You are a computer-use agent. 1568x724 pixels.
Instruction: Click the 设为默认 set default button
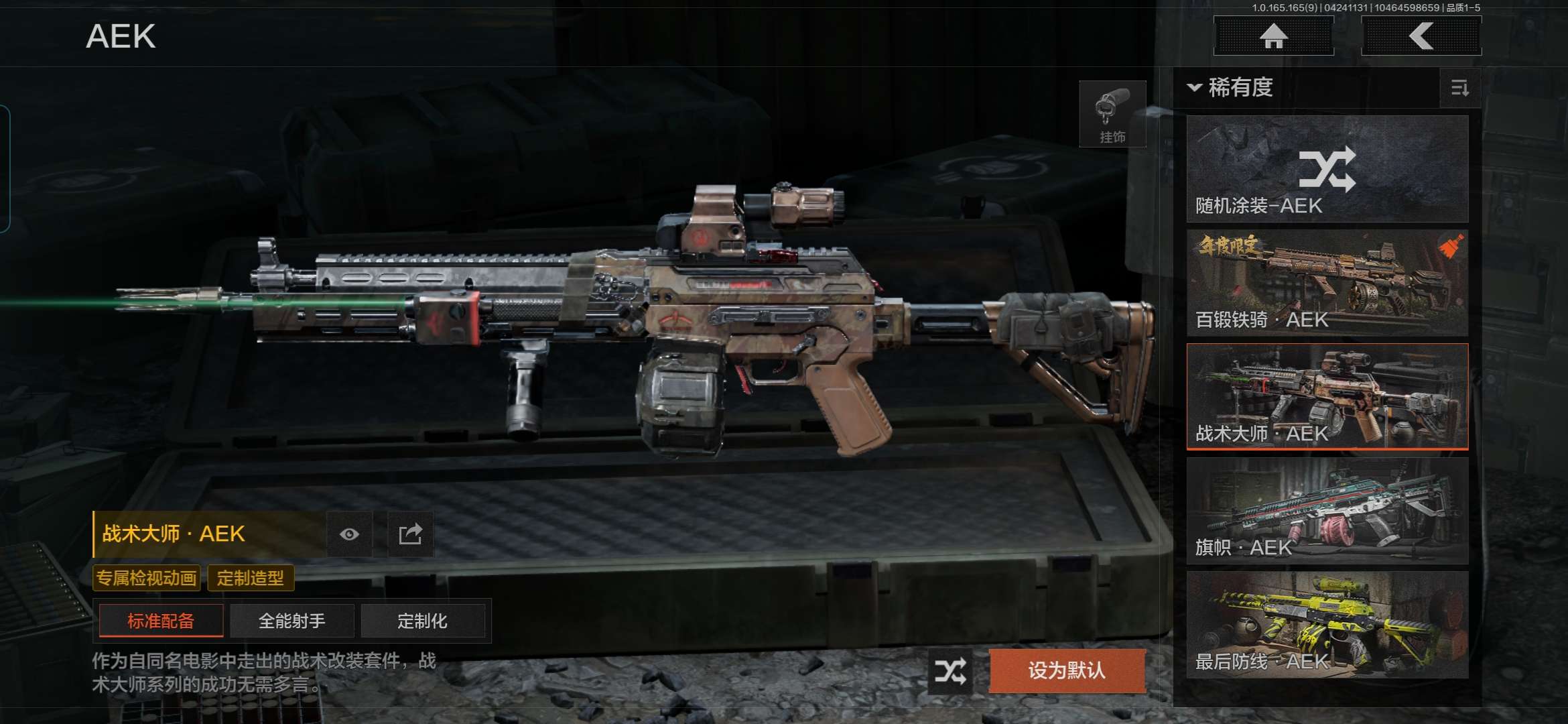(x=1067, y=670)
